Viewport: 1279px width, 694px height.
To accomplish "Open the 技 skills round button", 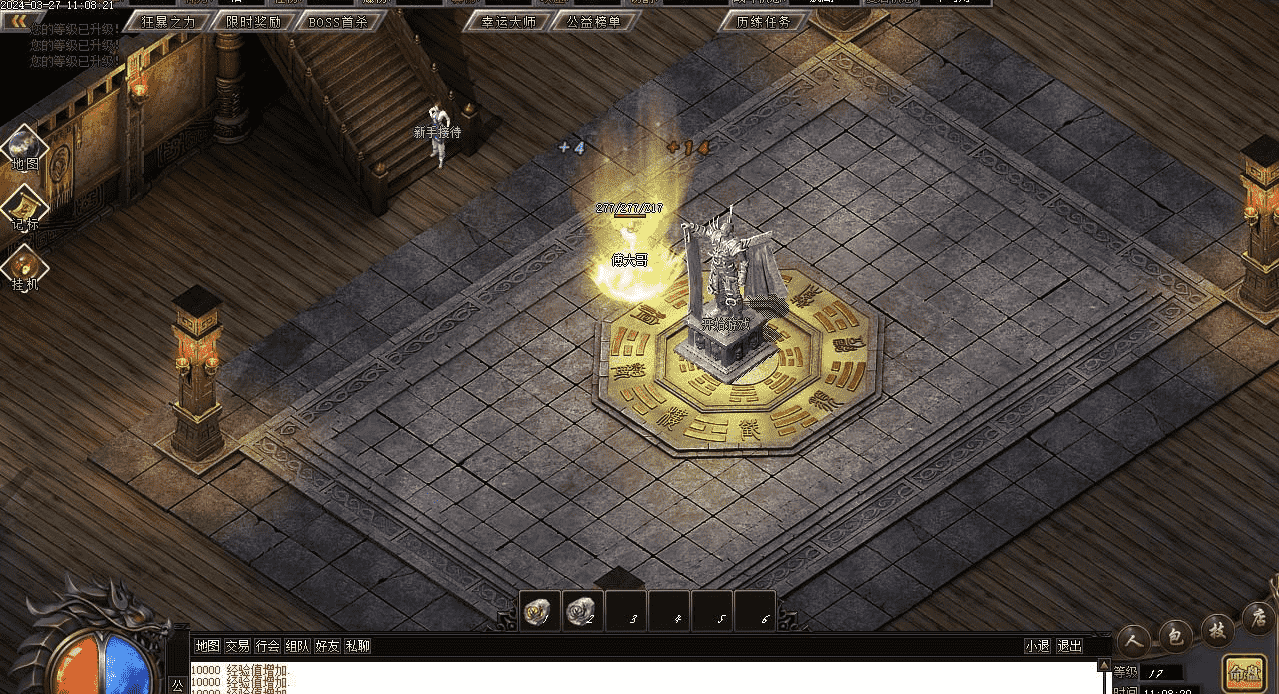I will 1217,629.
